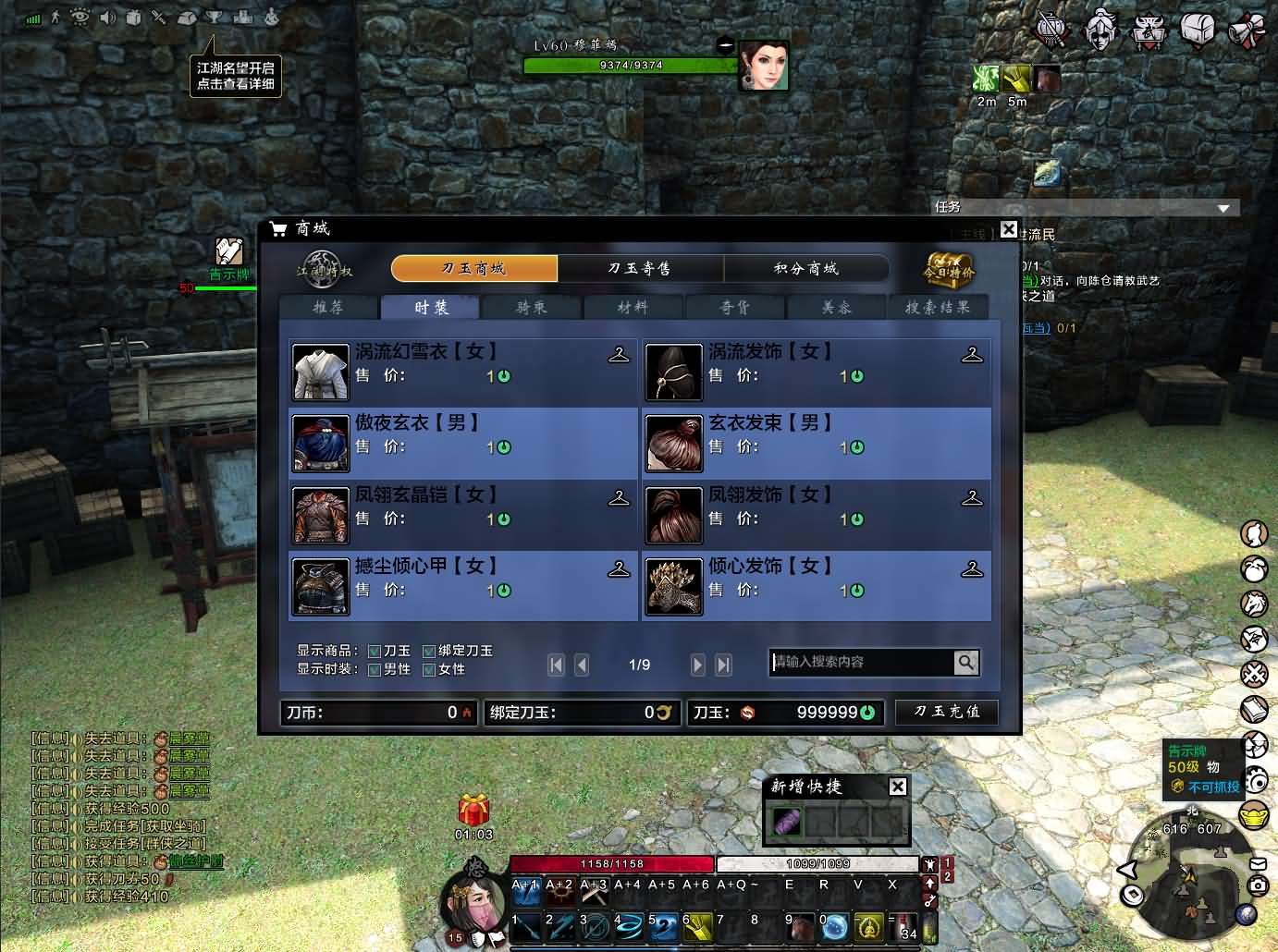Viewport: 1278px width, 952px height.
Task: Click the magnifying glass search button
Action: point(965,662)
